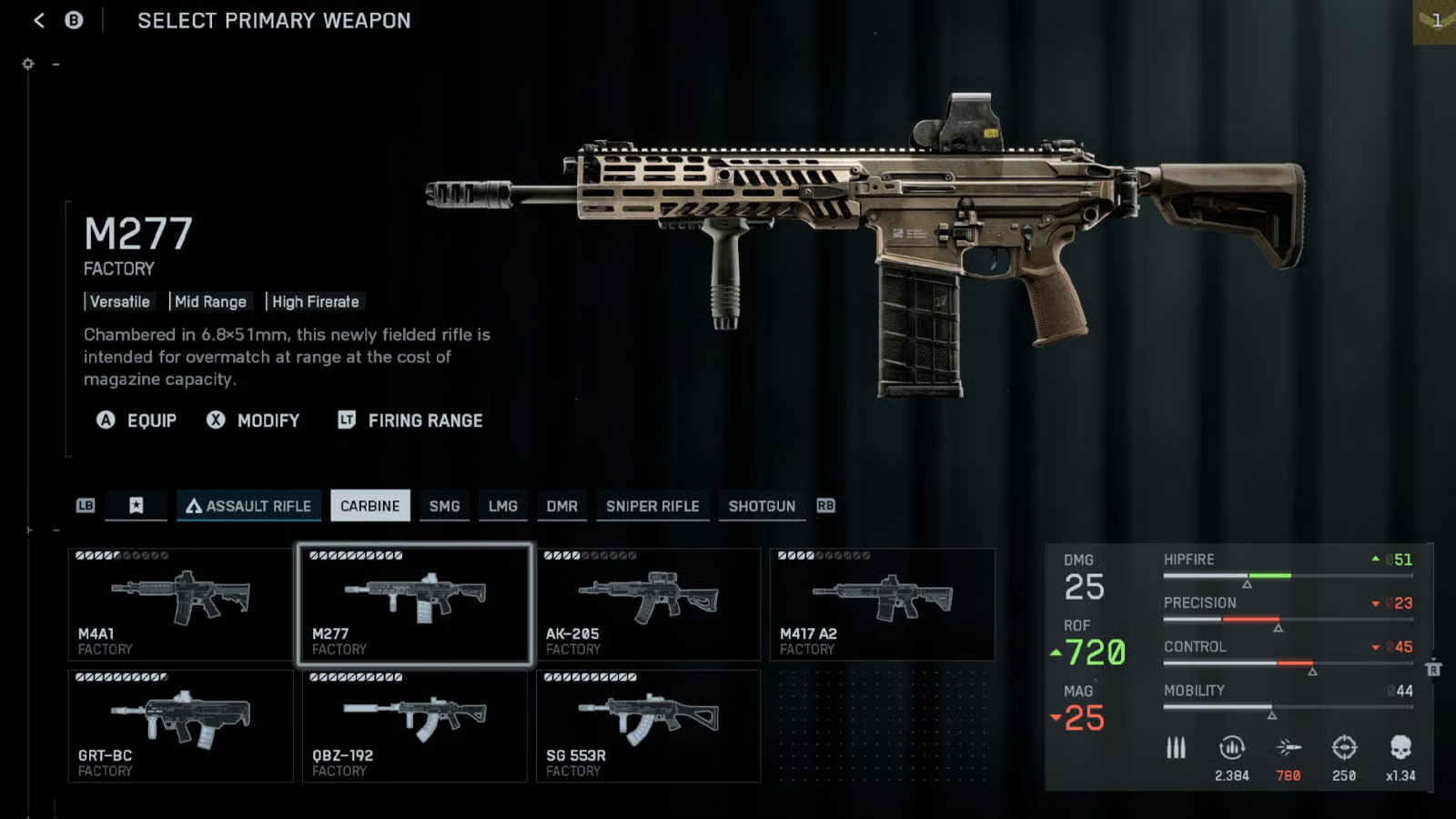Select the GRT-BC weapon tile
The height and width of the screenshot is (819, 1456).
(180, 726)
